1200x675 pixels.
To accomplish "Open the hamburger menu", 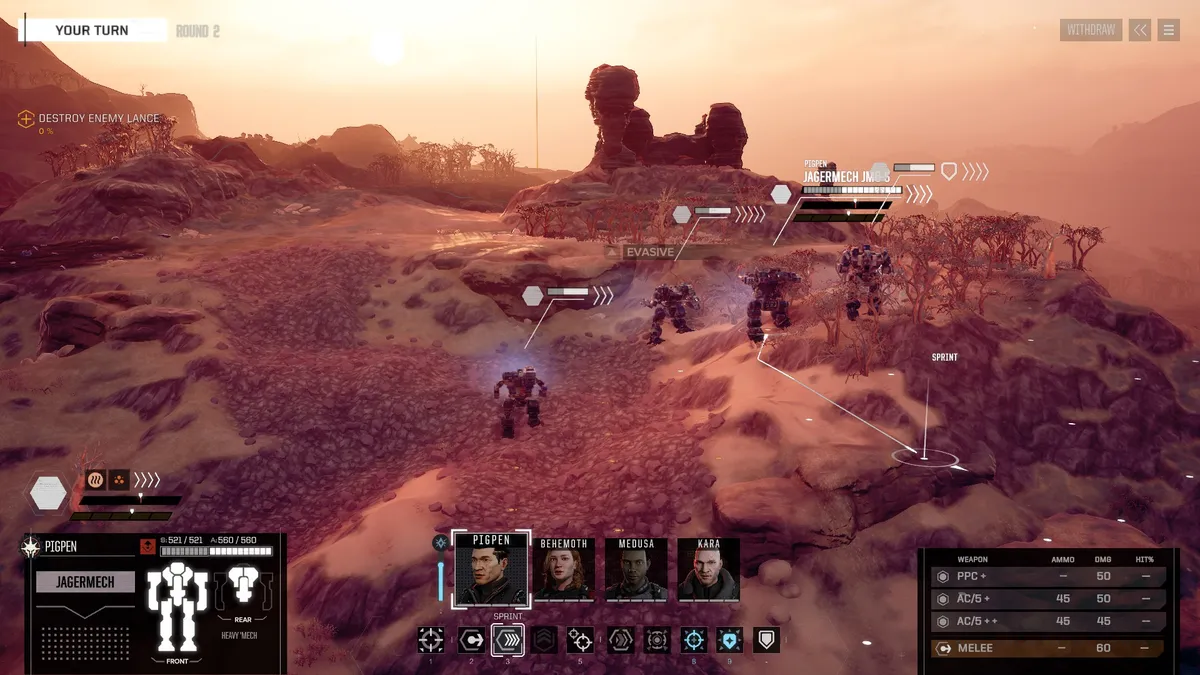I will pyautogui.click(x=1168, y=30).
